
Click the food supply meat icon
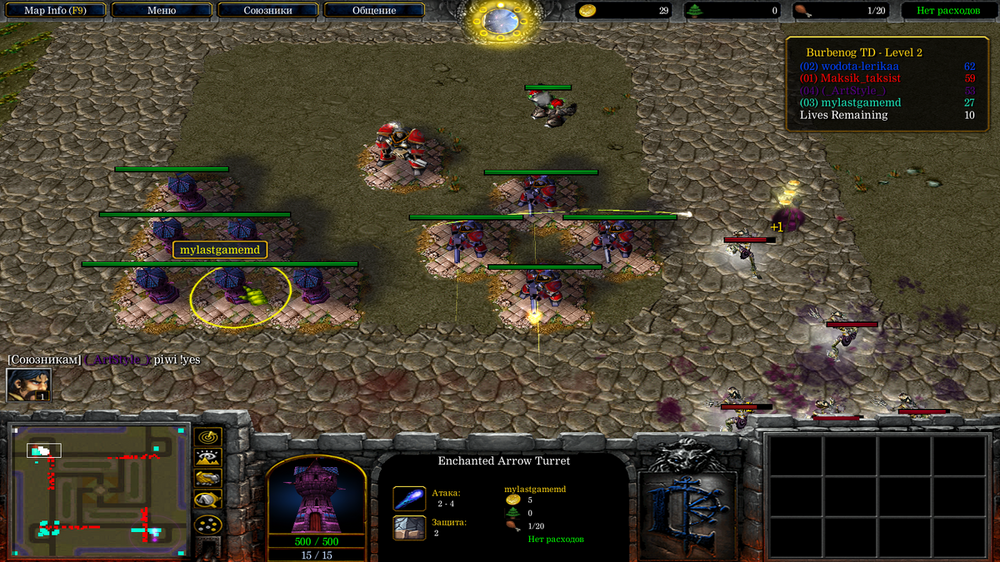[802, 11]
